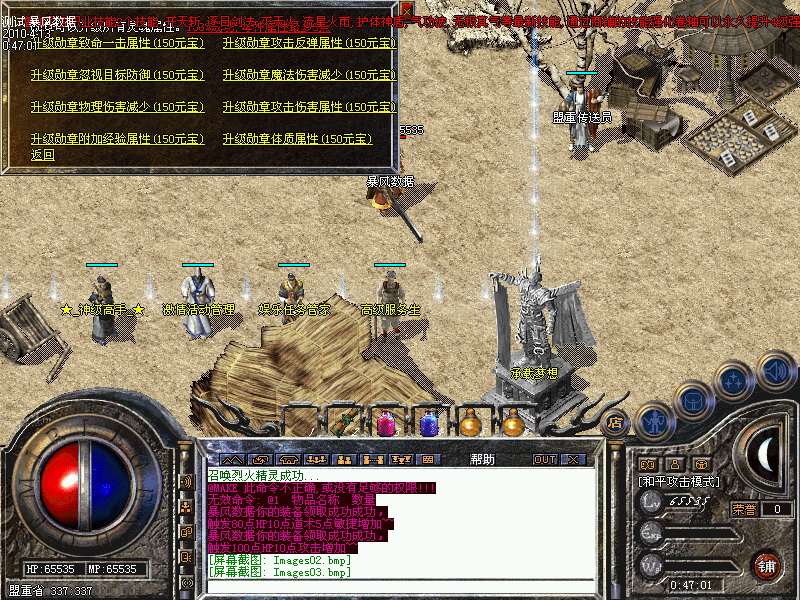Use the blue mana potion in belt

(x=429, y=424)
